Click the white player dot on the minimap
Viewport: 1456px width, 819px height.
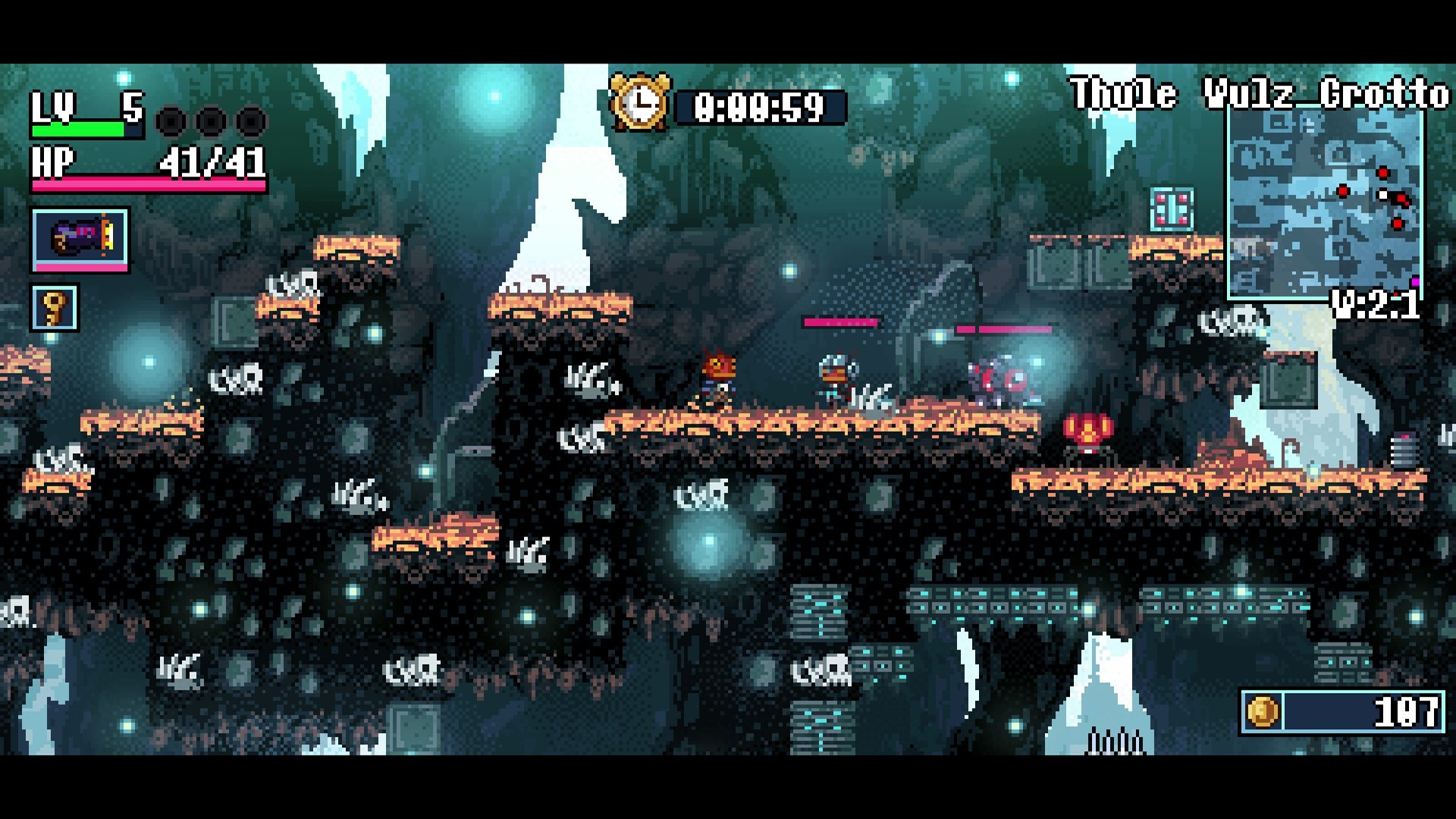[1383, 194]
